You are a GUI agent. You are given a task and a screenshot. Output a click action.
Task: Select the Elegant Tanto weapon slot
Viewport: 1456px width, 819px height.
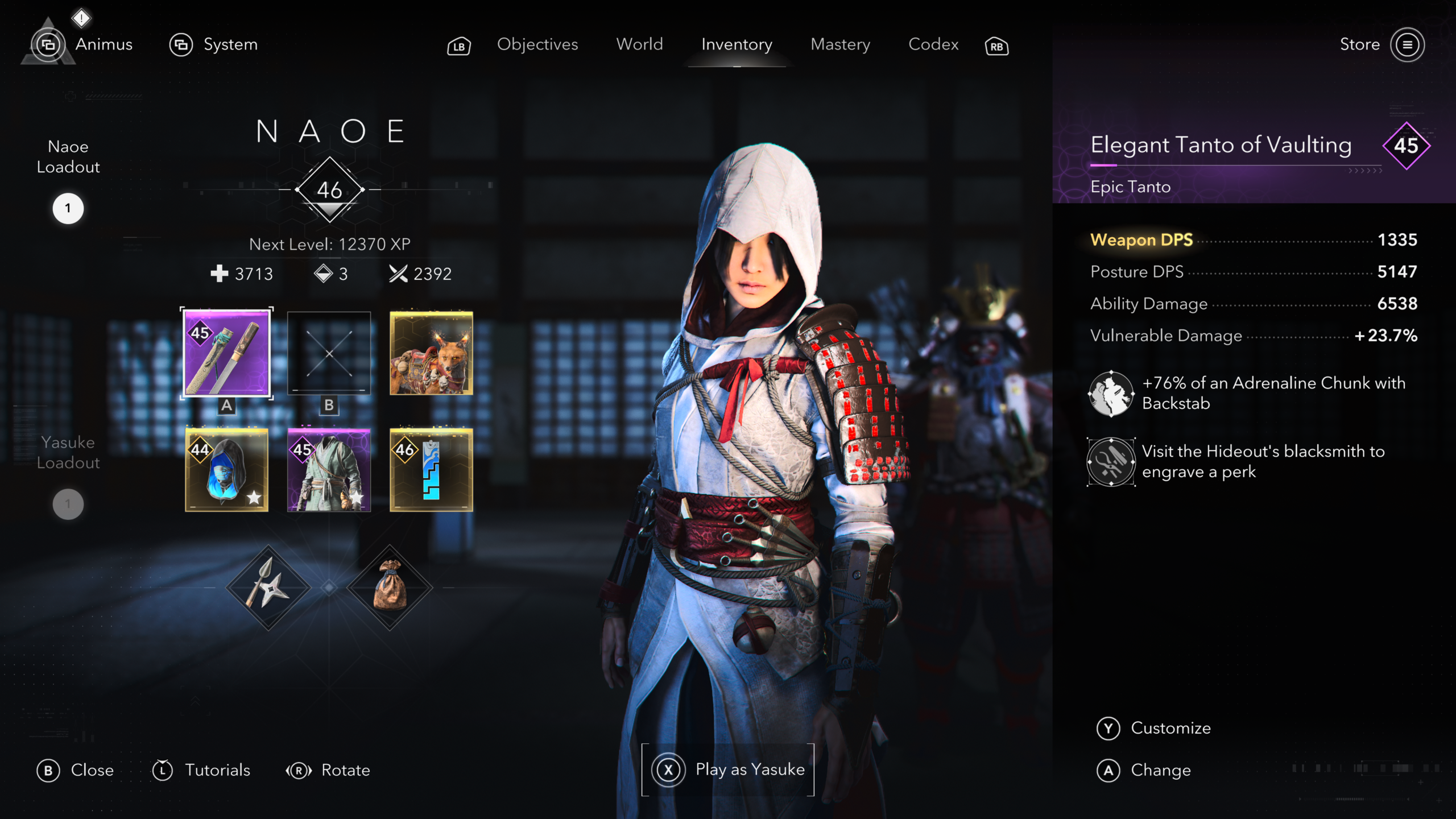tap(226, 353)
